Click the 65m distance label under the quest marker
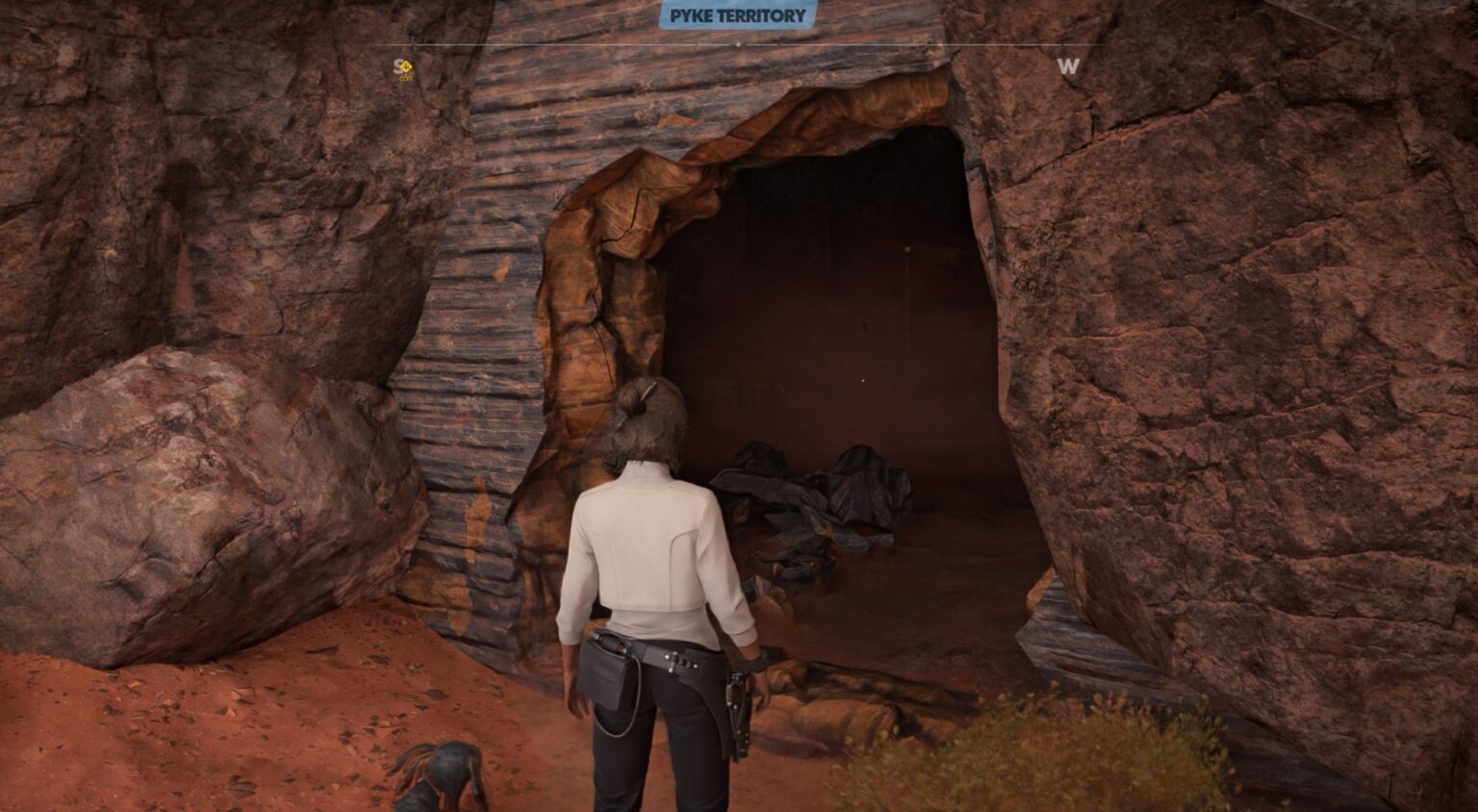The height and width of the screenshot is (812, 1478). click(405, 79)
